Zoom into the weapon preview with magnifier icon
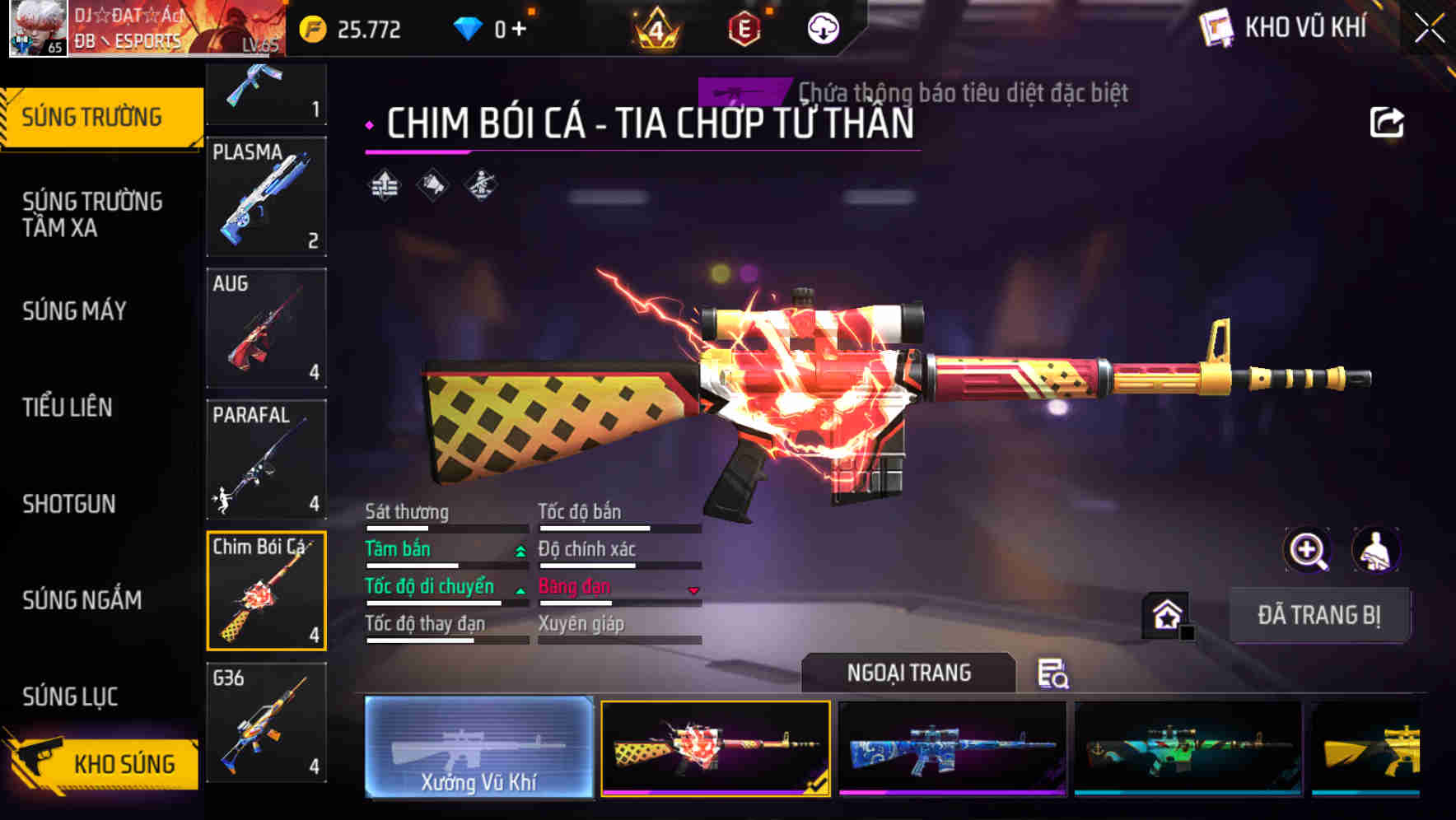 tap(1306, 550)
